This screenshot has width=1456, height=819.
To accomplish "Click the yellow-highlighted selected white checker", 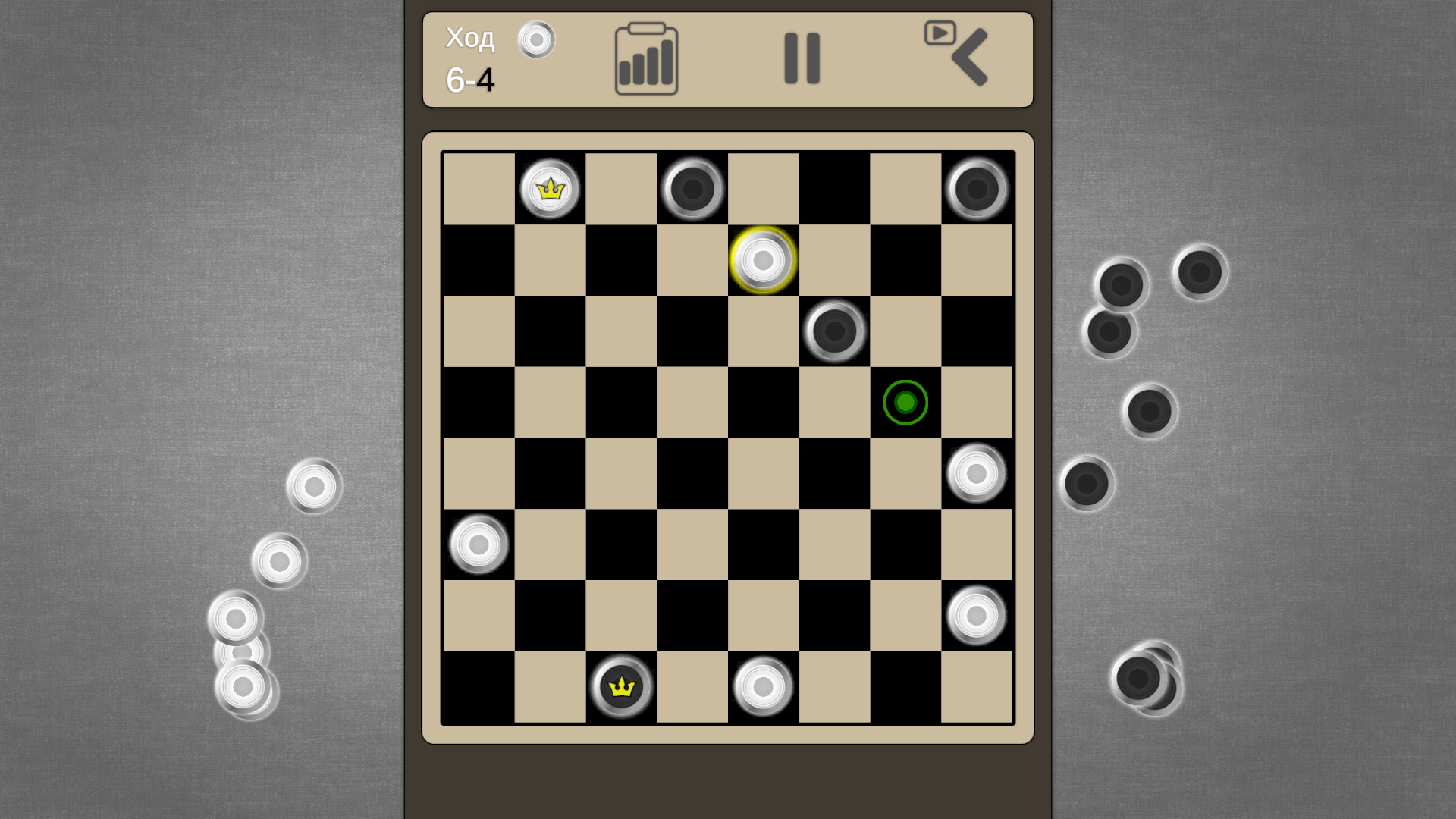I will point(762,260).
